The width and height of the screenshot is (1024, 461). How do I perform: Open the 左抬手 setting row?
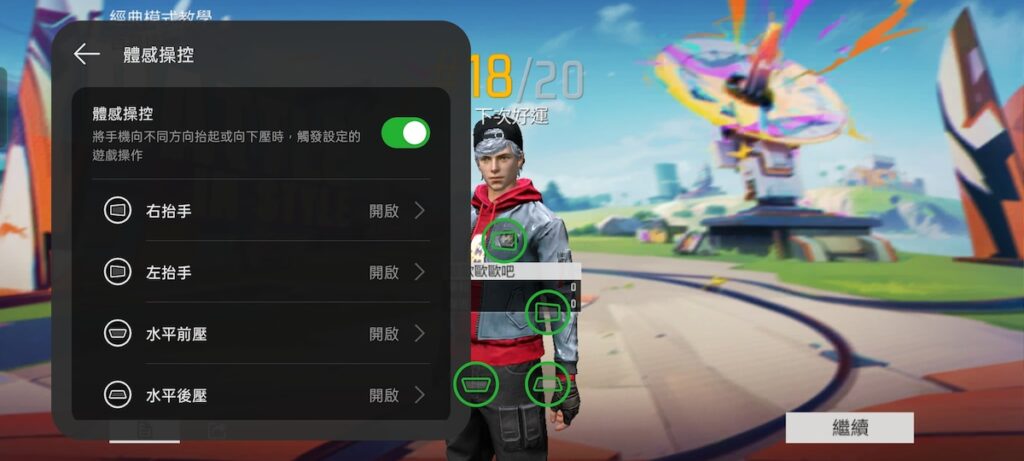click(x=265, y=272)
